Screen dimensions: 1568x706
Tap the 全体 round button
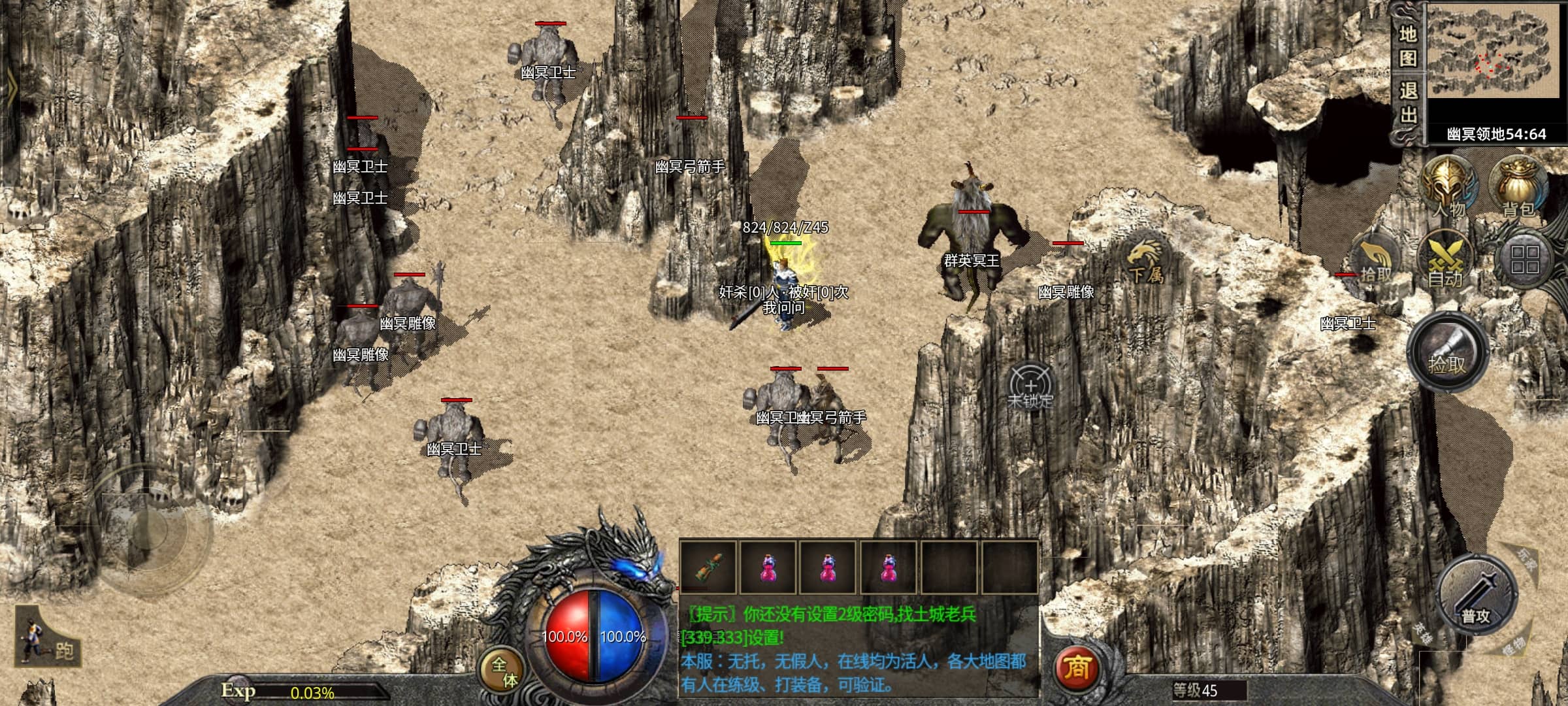(503, 671)
